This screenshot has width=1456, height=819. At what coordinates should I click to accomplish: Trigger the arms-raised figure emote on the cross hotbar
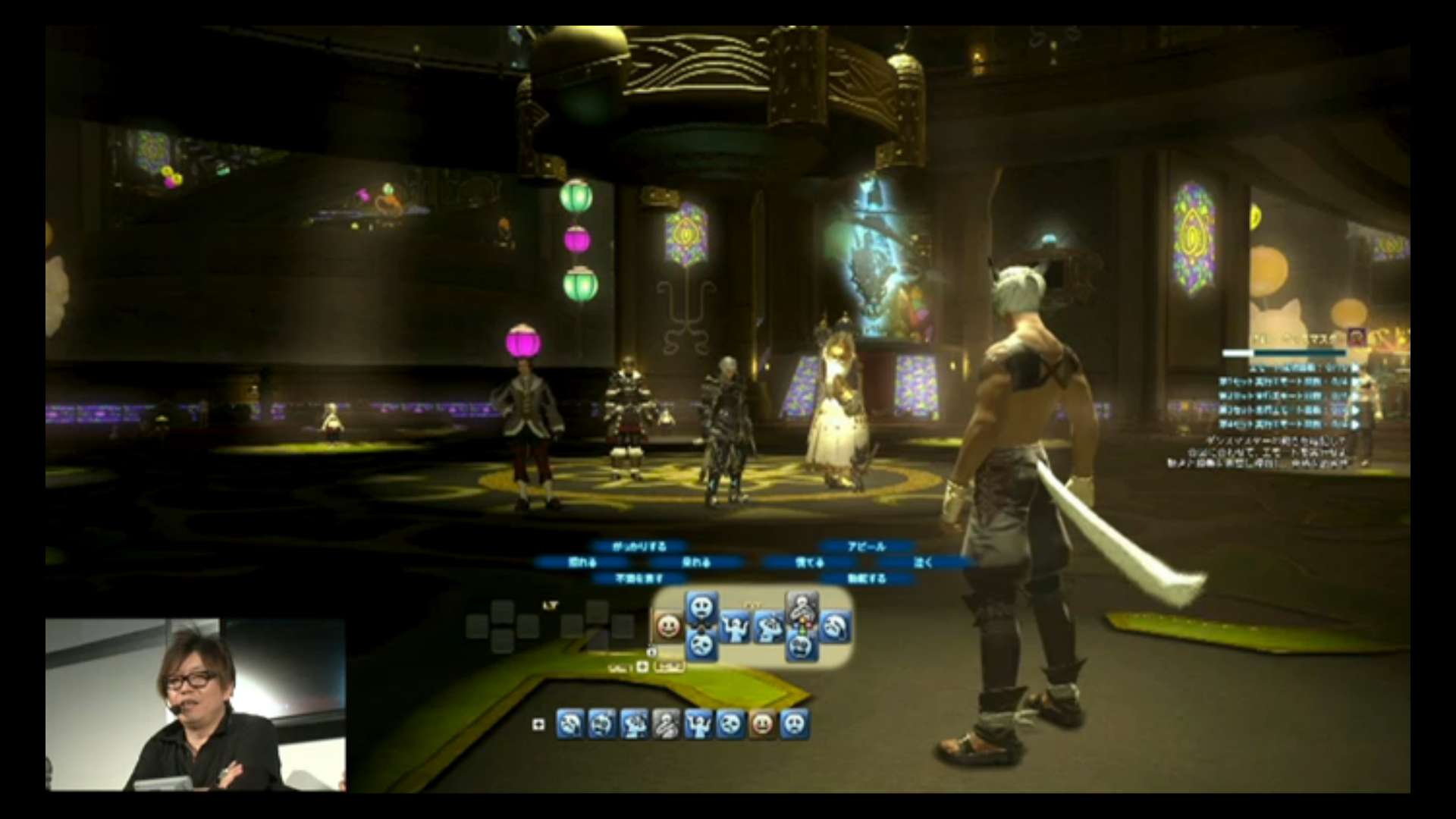[x=734, y=627]
